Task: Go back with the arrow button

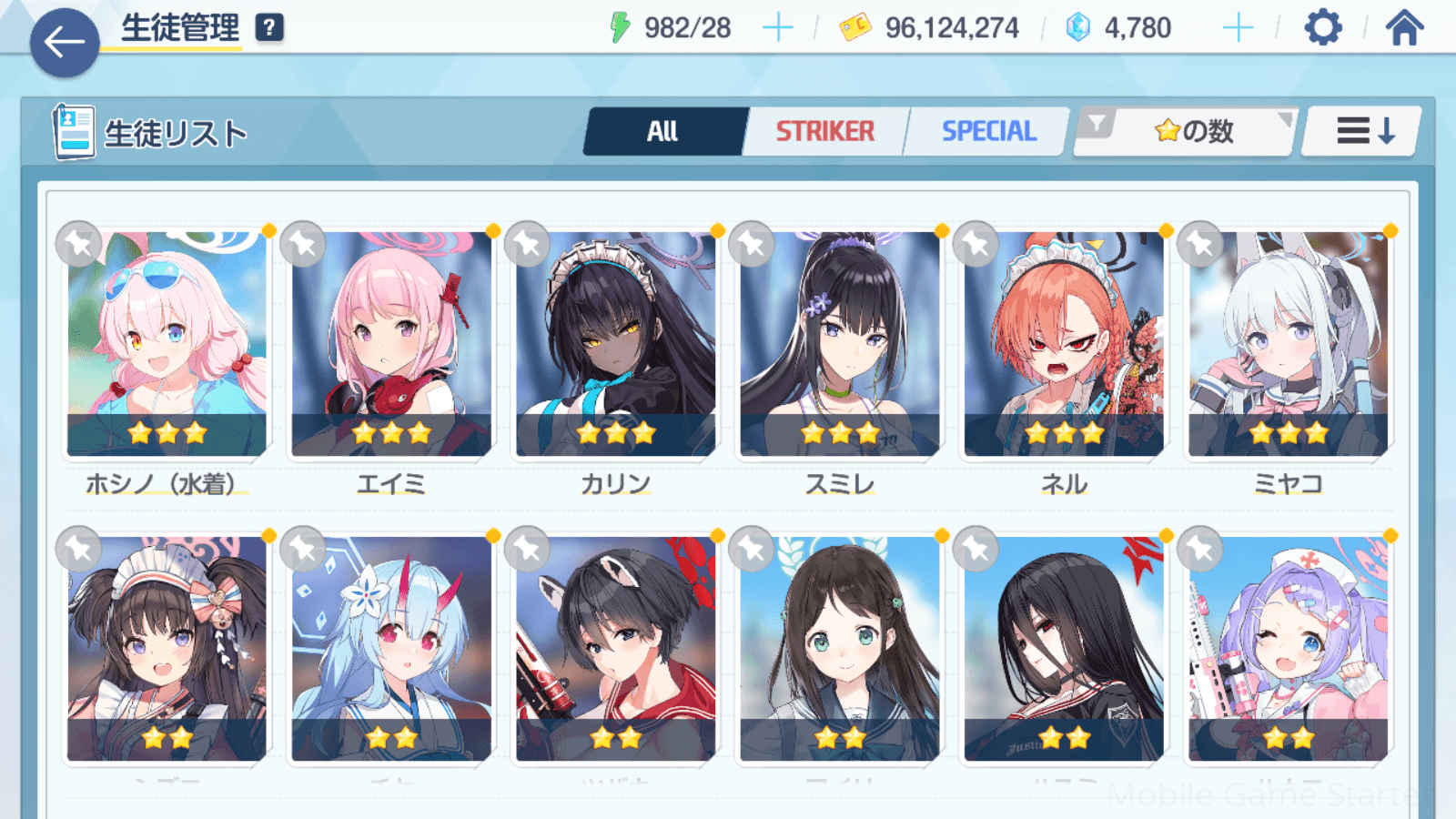Action: 64,42
